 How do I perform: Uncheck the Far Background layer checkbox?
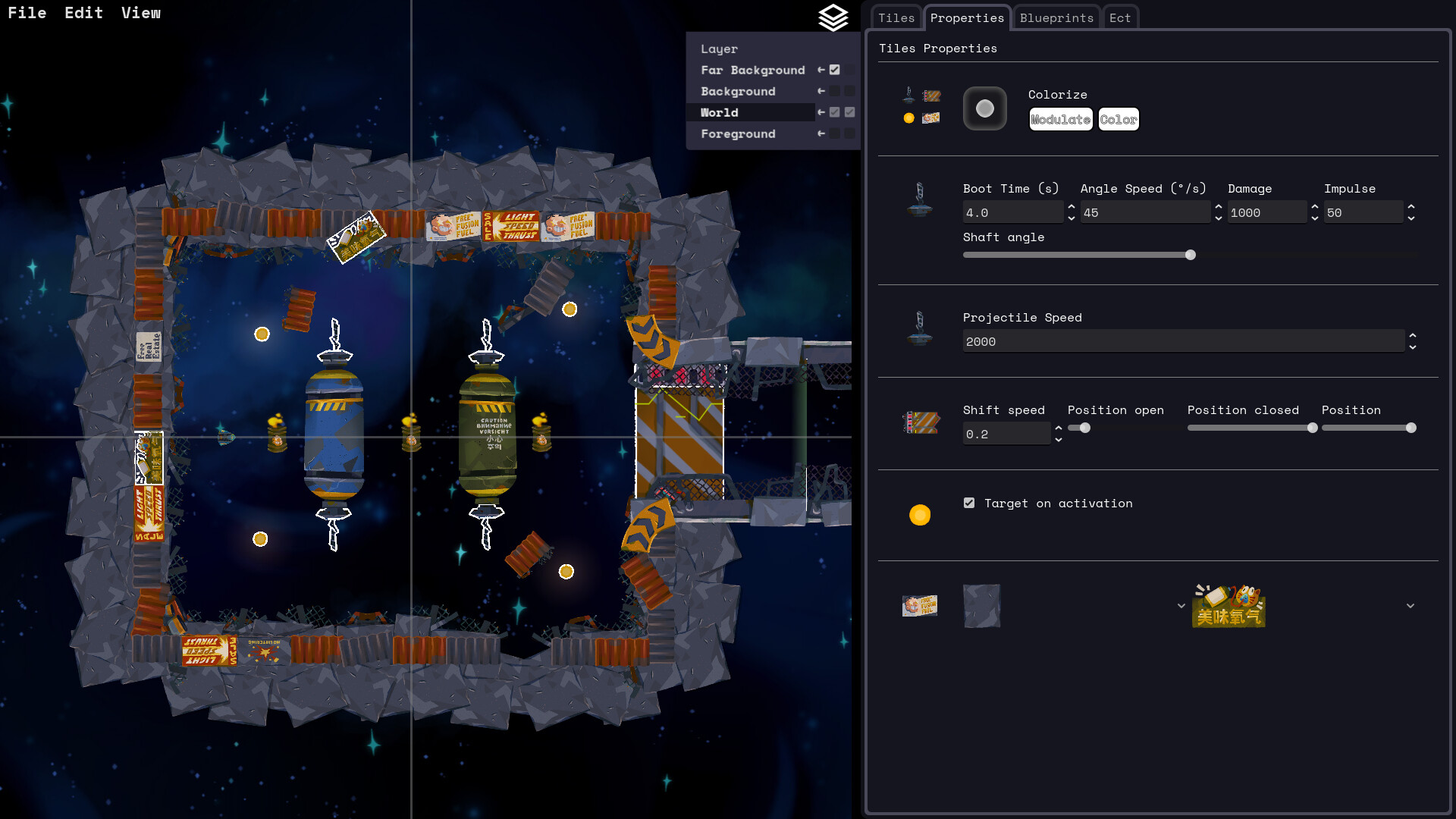(835, 69)
